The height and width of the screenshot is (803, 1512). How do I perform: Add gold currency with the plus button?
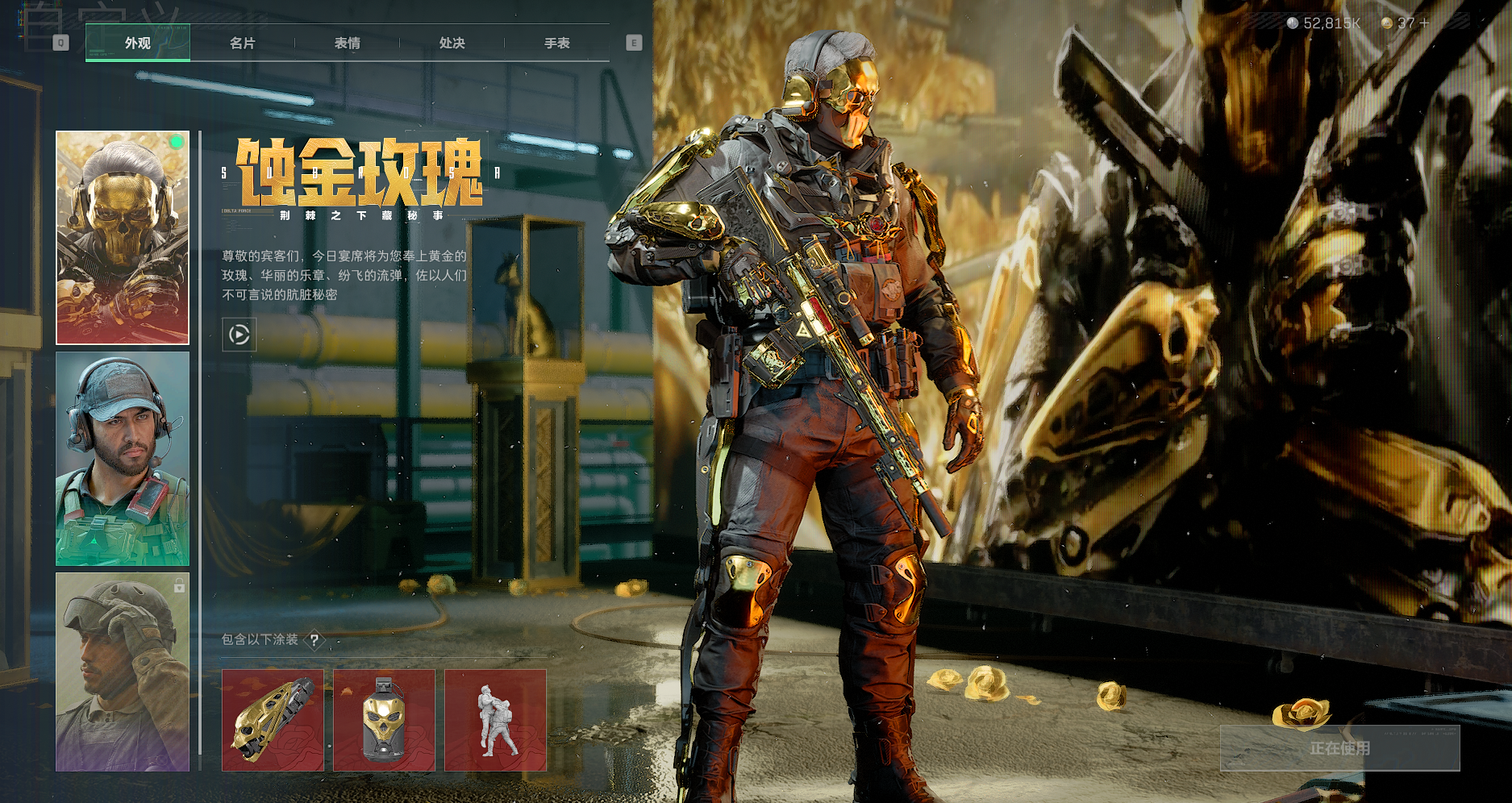click(x=1424, y=23)
